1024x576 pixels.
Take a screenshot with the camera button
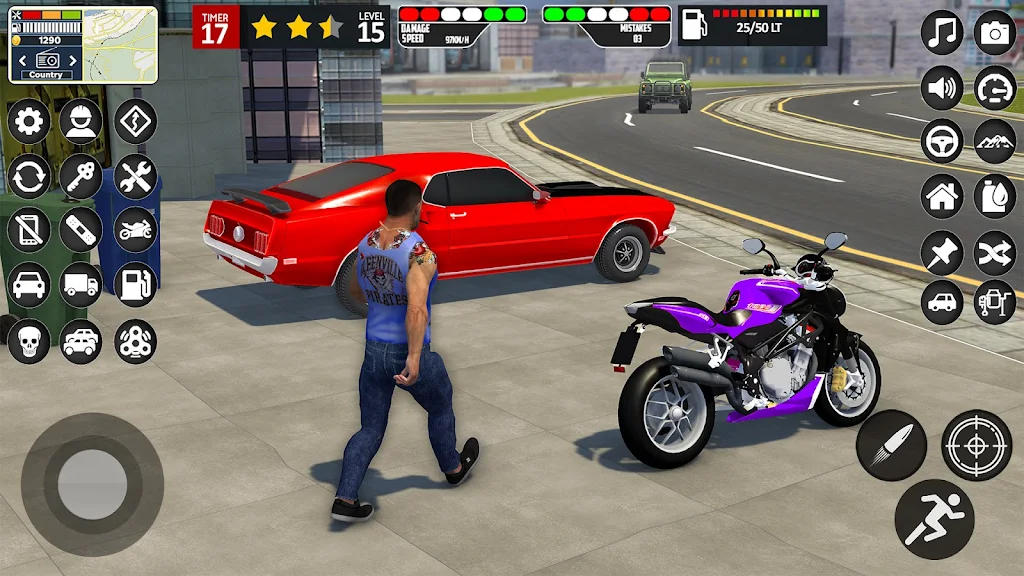[995, 33]
